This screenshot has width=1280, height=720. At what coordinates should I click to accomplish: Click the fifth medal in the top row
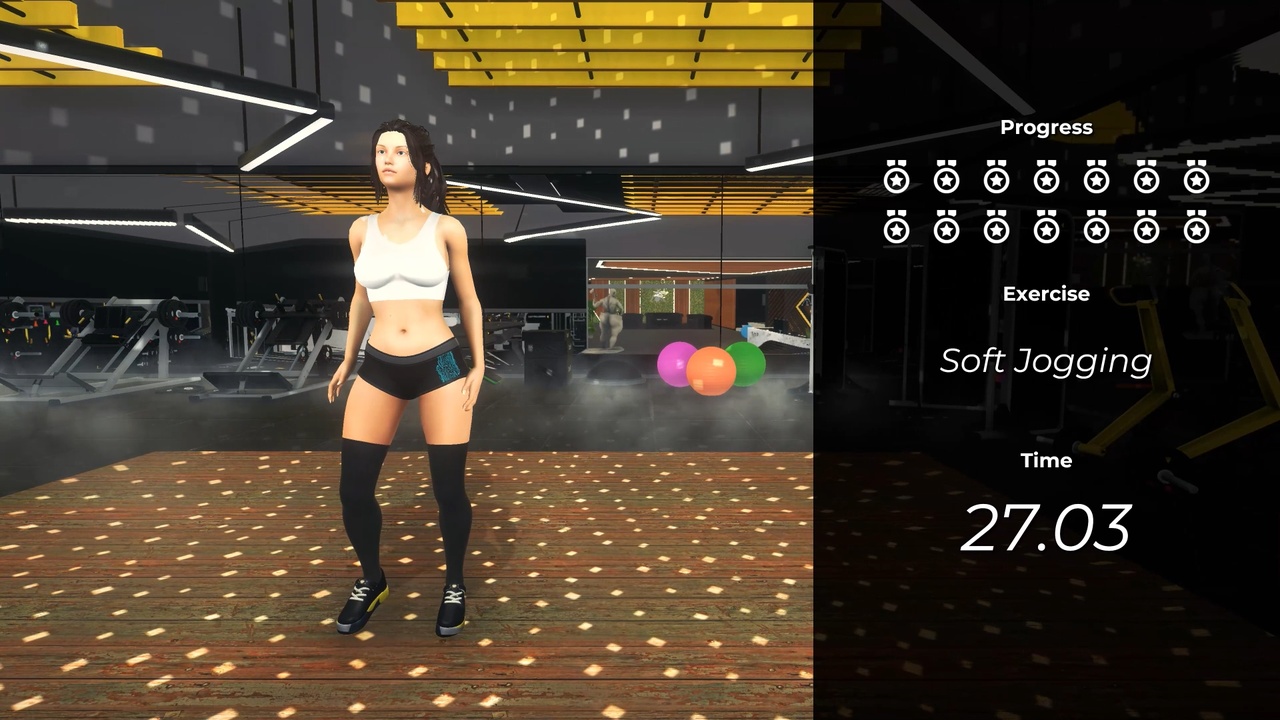(1096, 180)
